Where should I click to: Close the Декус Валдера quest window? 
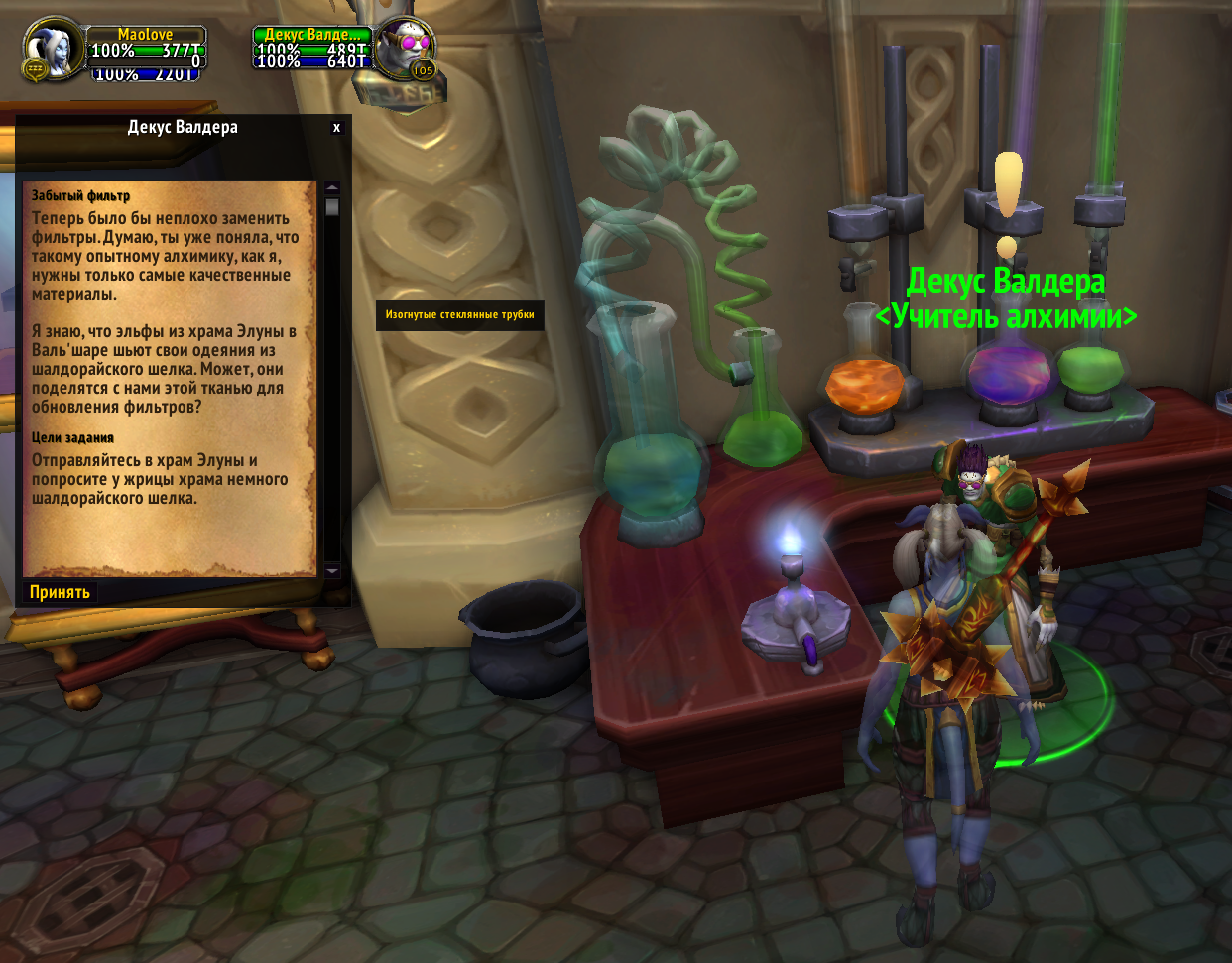point(336,128)
